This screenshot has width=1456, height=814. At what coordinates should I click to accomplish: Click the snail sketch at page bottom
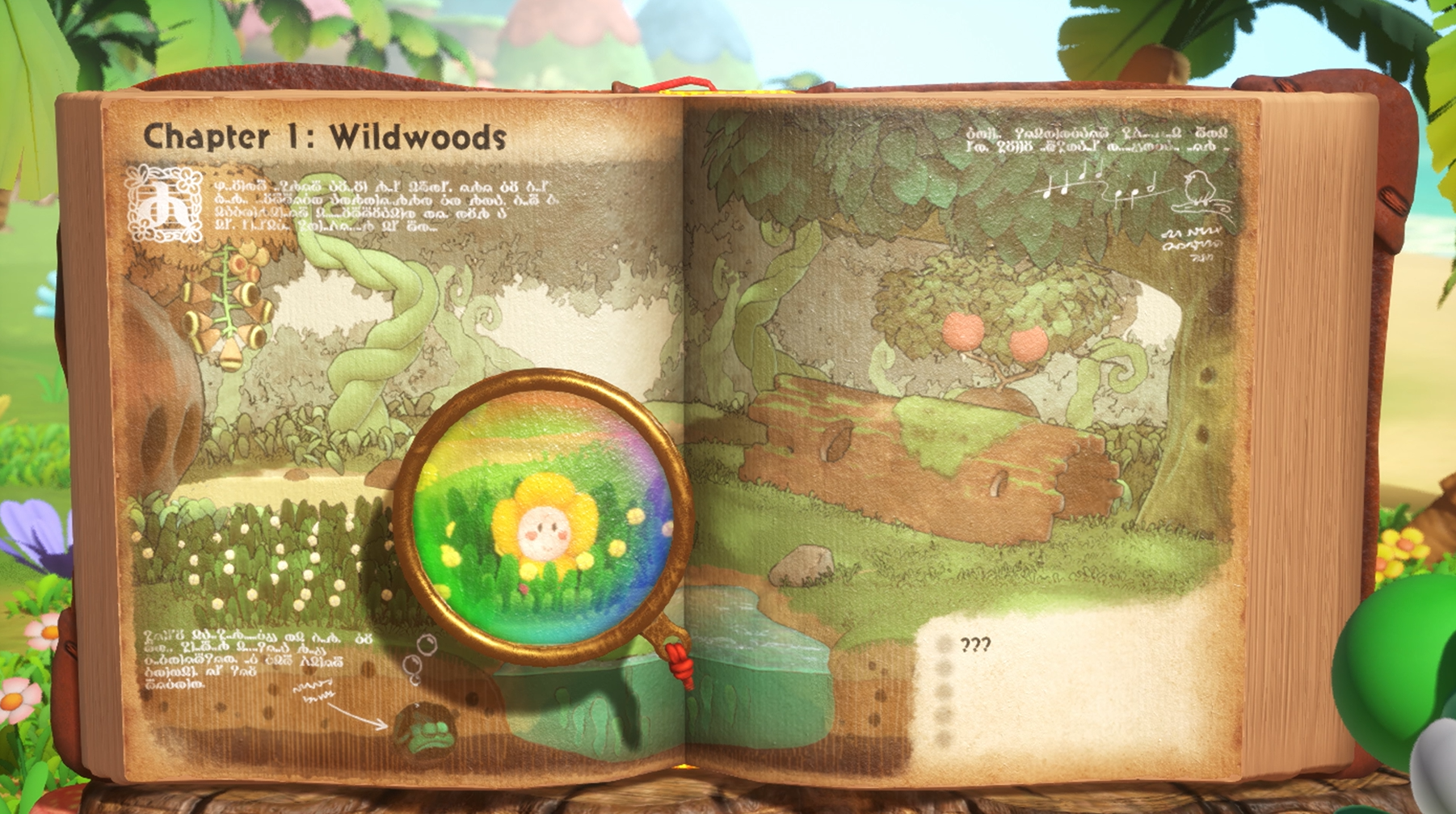(427, 726)
